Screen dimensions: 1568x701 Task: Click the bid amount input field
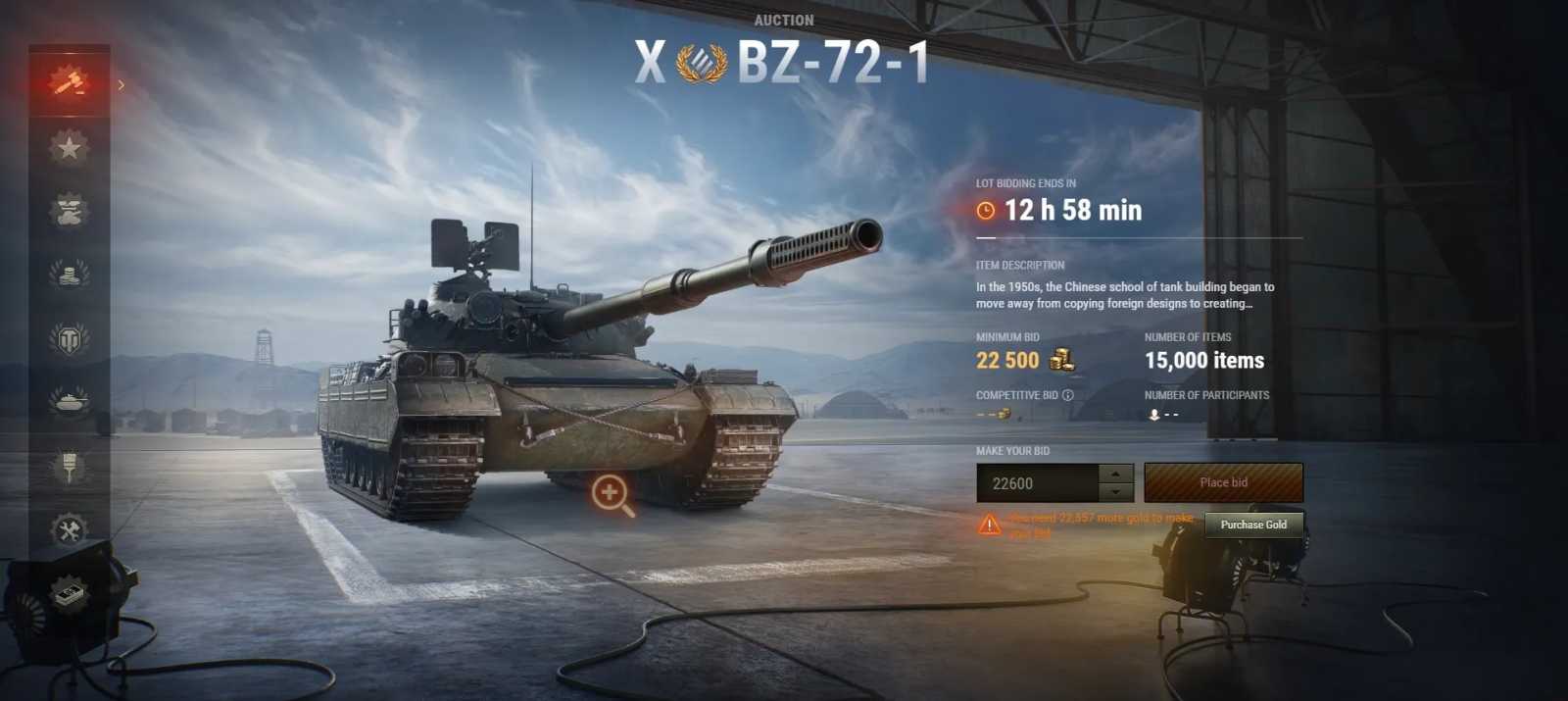point(1037,483)
